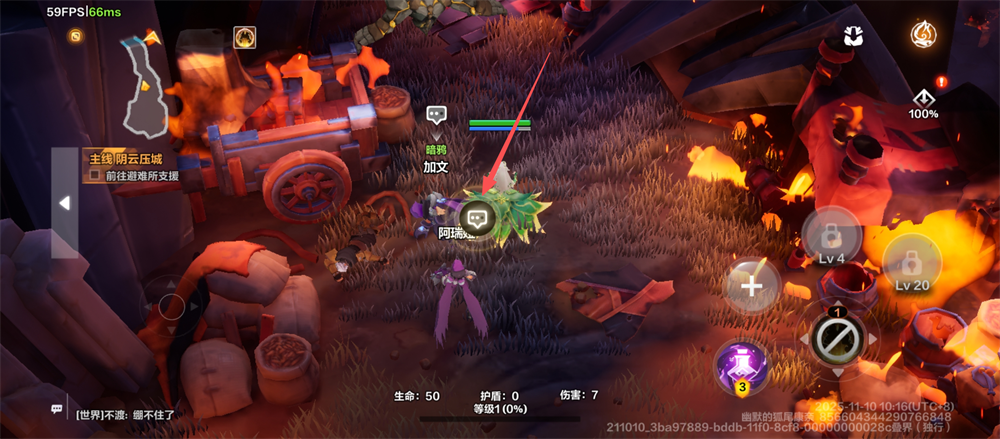Image resolution: width=1000 pixels, height=439 pixels.
Task: Talk to 加文 via the speech bubble above him
Action: tap(436, 115)
